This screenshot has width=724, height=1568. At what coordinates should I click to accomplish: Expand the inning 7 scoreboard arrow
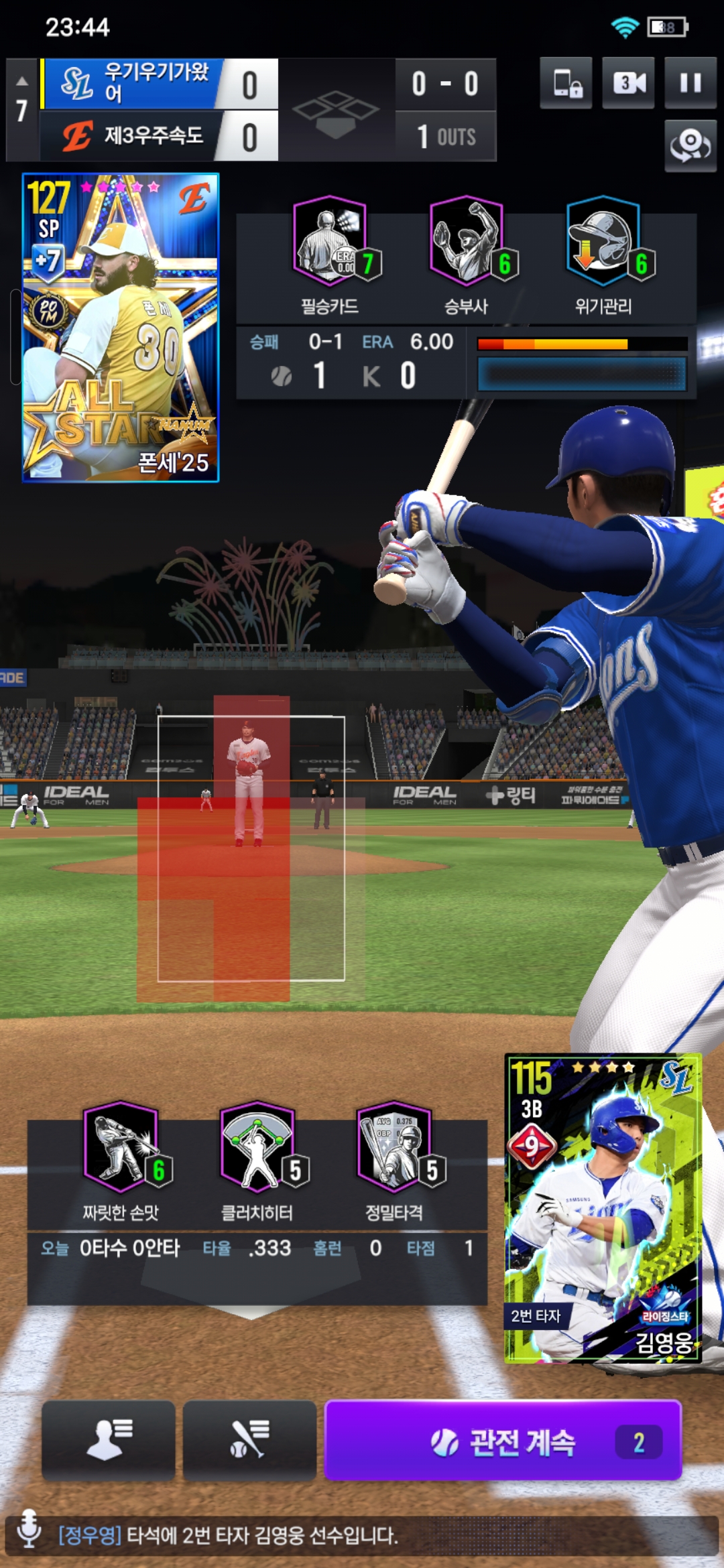click(22, 82)
